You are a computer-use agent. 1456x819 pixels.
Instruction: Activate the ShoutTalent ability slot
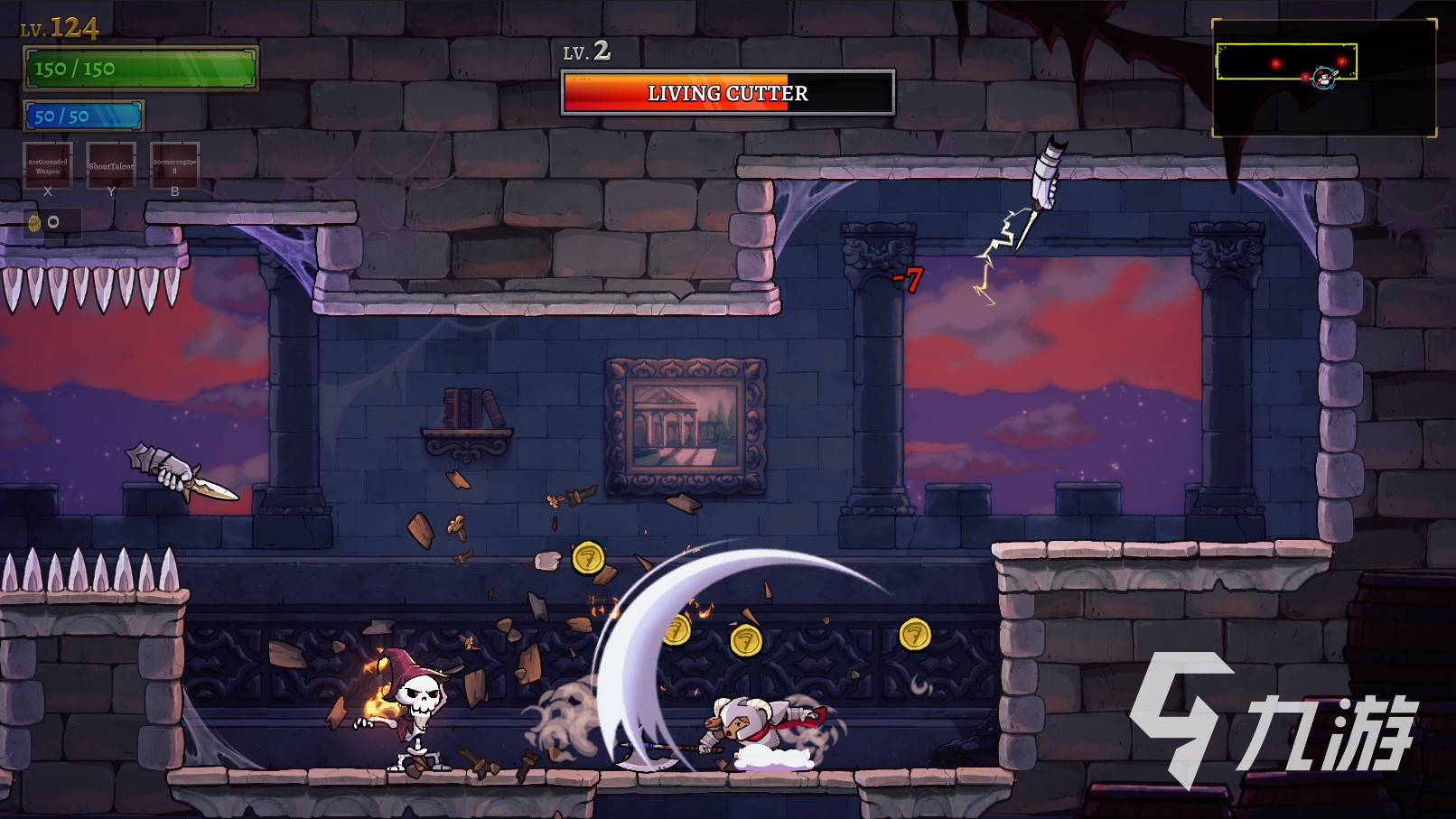(x=111, y=165)
